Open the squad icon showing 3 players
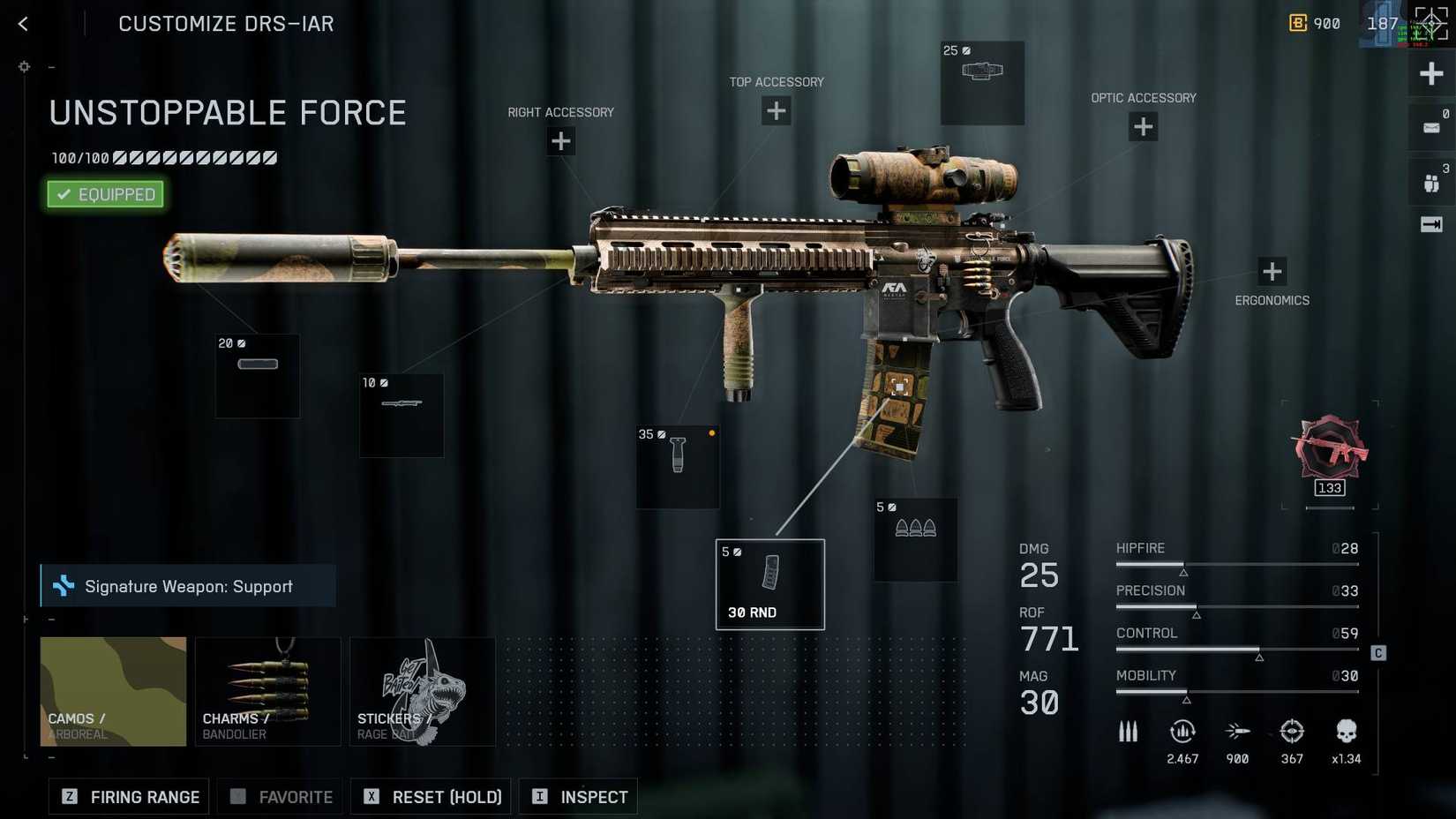Image resolution: width=1456 pixels, height=819 pixels. pos(1430,181)
